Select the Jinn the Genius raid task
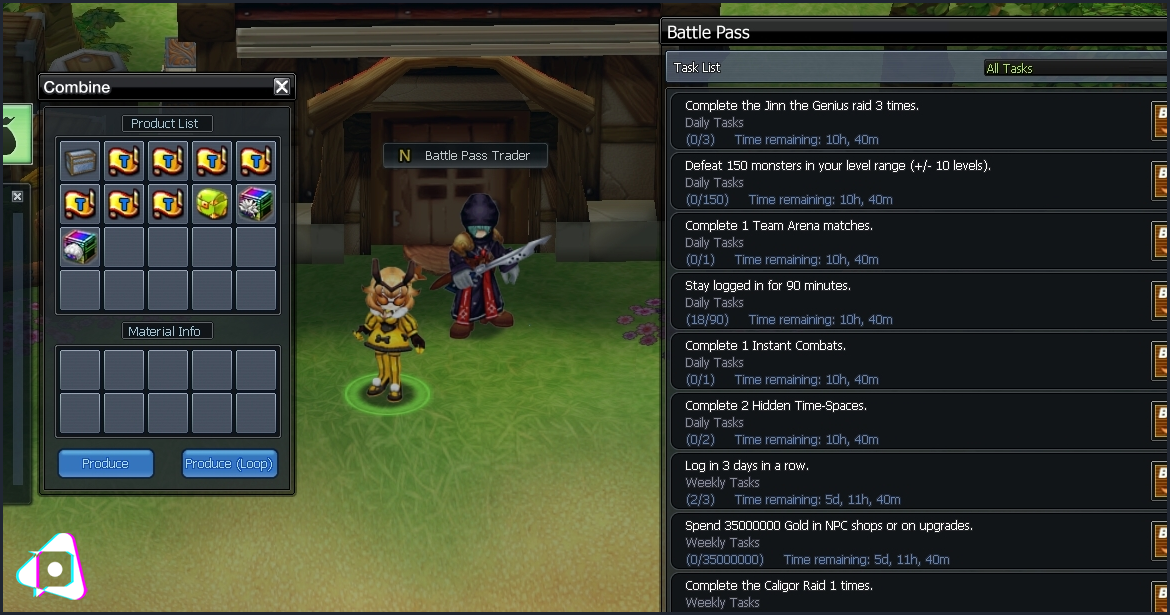Image resolution: width=1170 pixels, height=615 pixels. click(910, 122)
